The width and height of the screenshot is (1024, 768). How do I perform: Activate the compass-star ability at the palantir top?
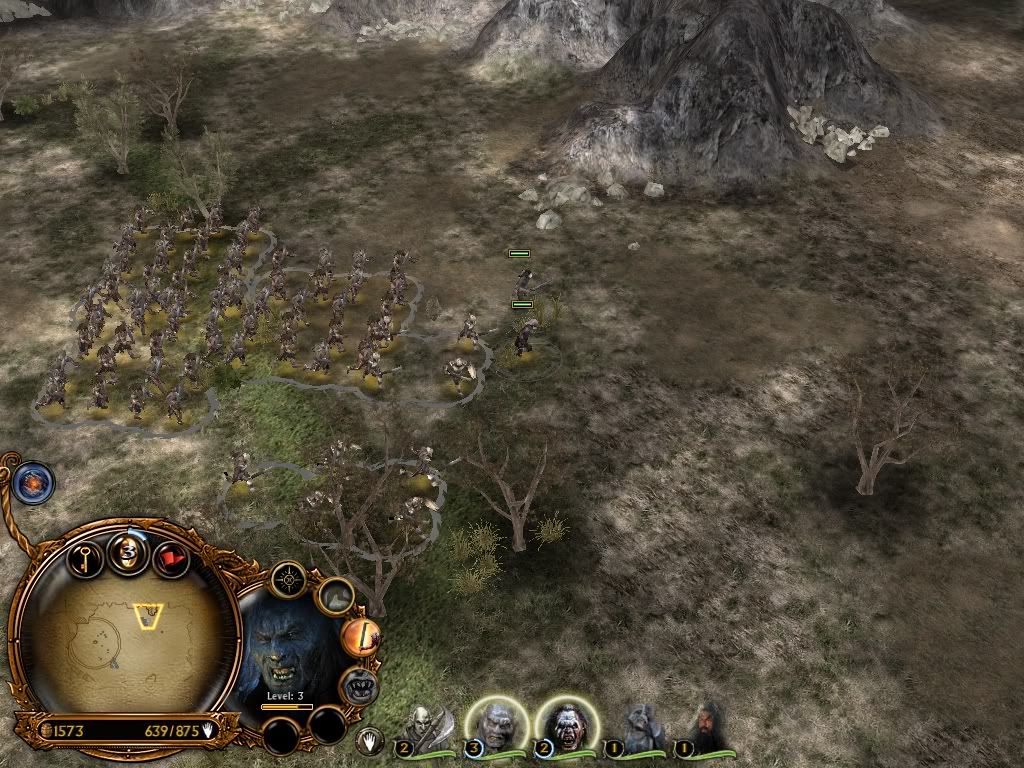tap(289, 578)
